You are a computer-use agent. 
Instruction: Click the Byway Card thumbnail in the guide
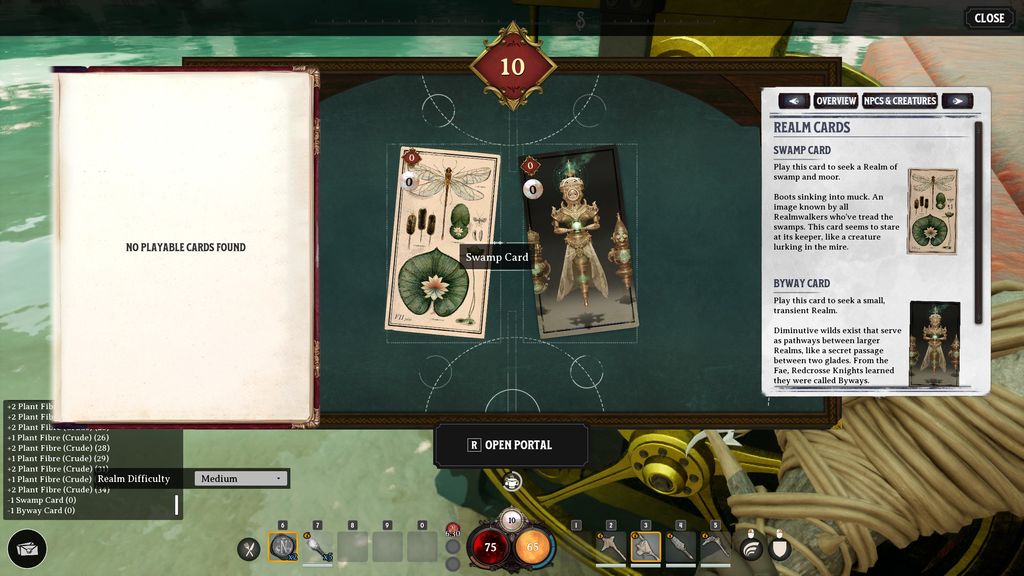934,343
